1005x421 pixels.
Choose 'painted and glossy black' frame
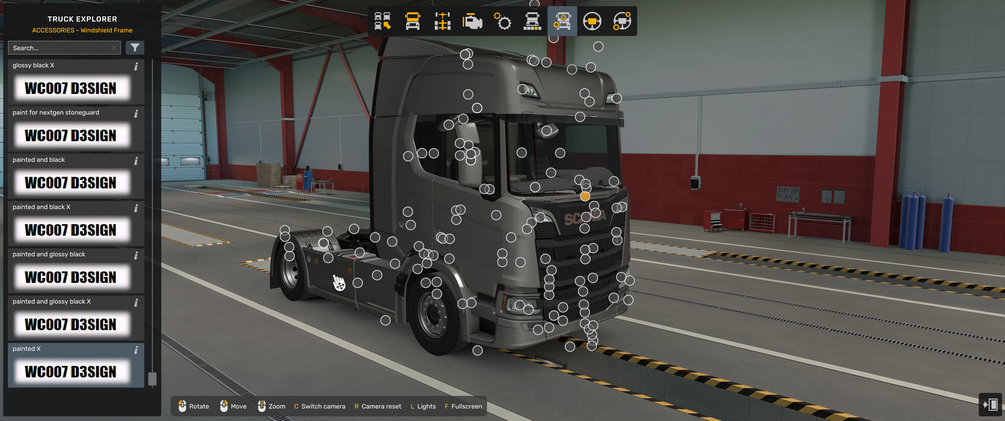tap(70, 276)
